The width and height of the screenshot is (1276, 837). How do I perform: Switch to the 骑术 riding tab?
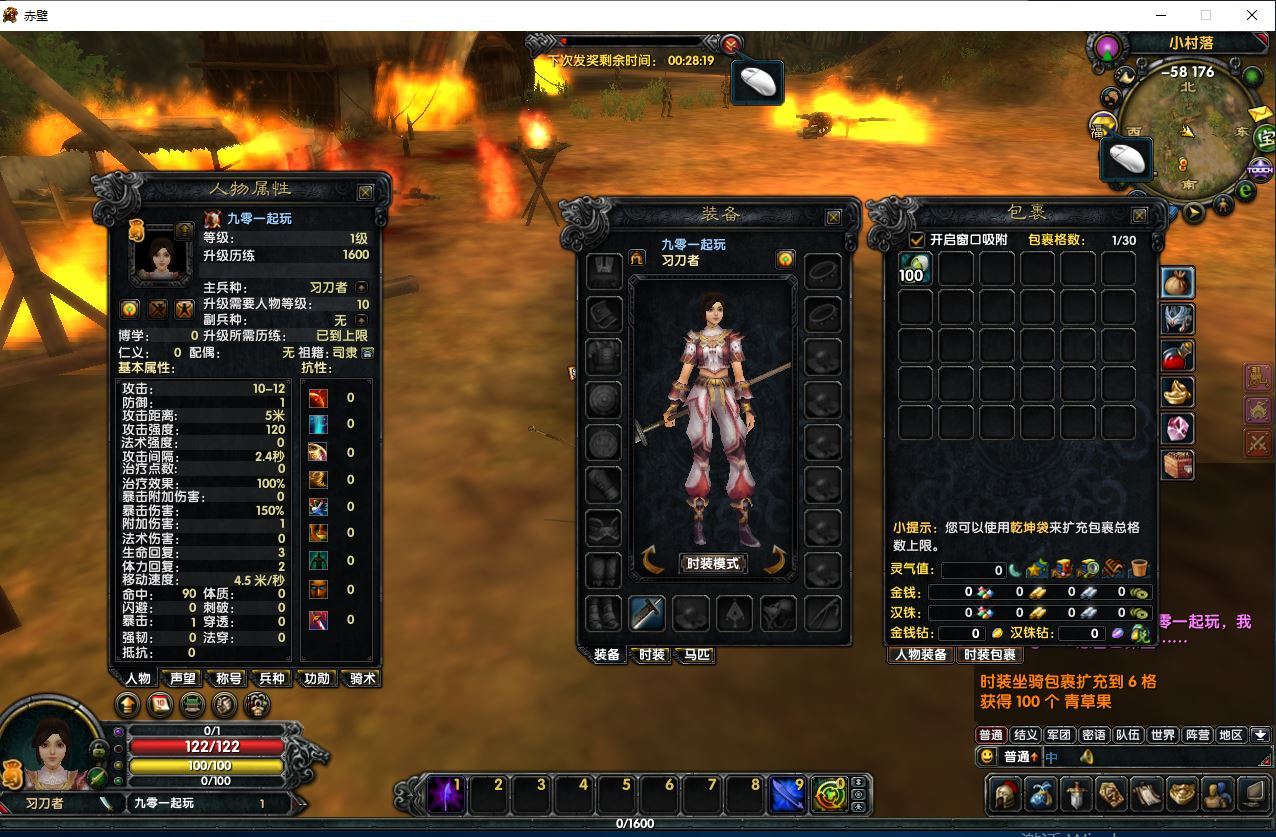(362, 678)
